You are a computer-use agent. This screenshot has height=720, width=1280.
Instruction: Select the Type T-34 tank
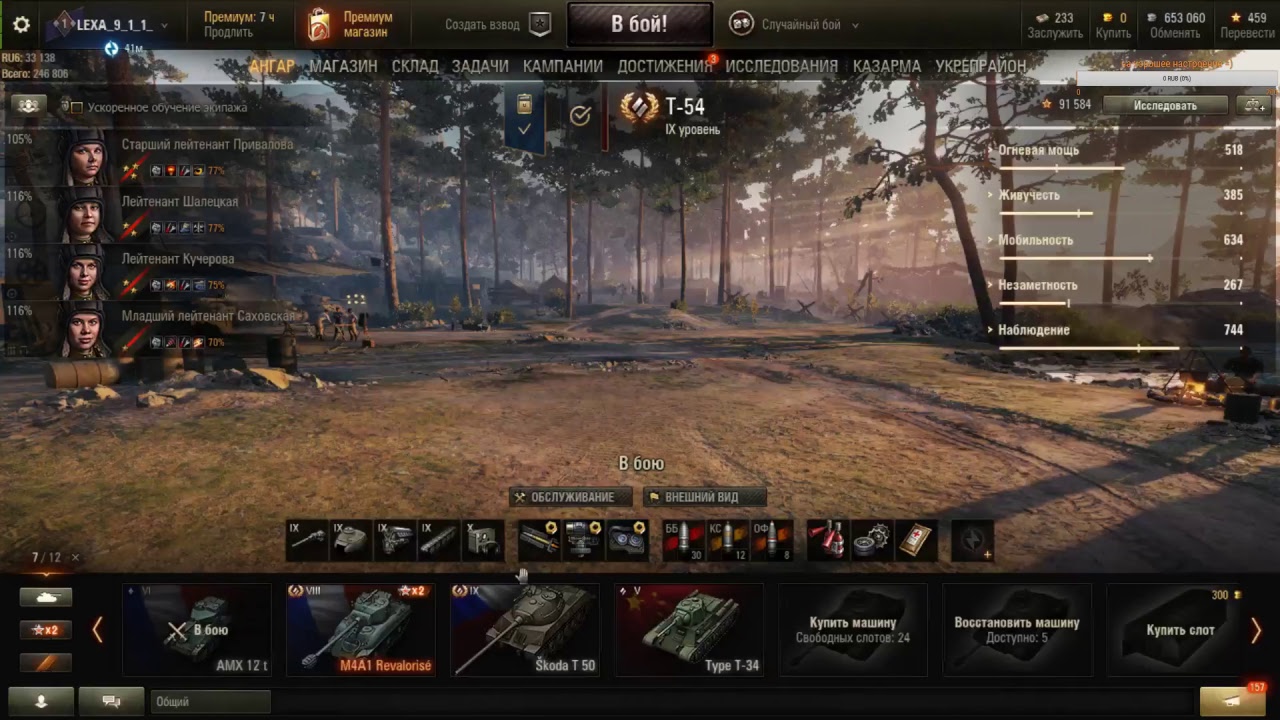(x=689, y=630)
